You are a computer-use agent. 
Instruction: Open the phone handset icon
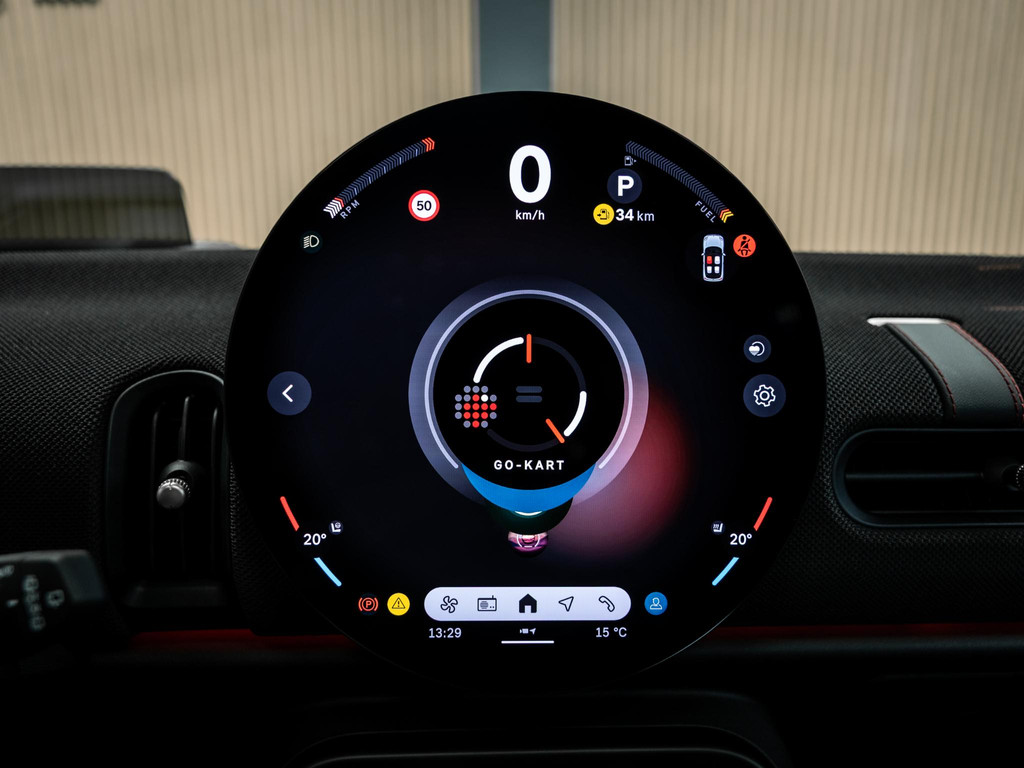606,603
